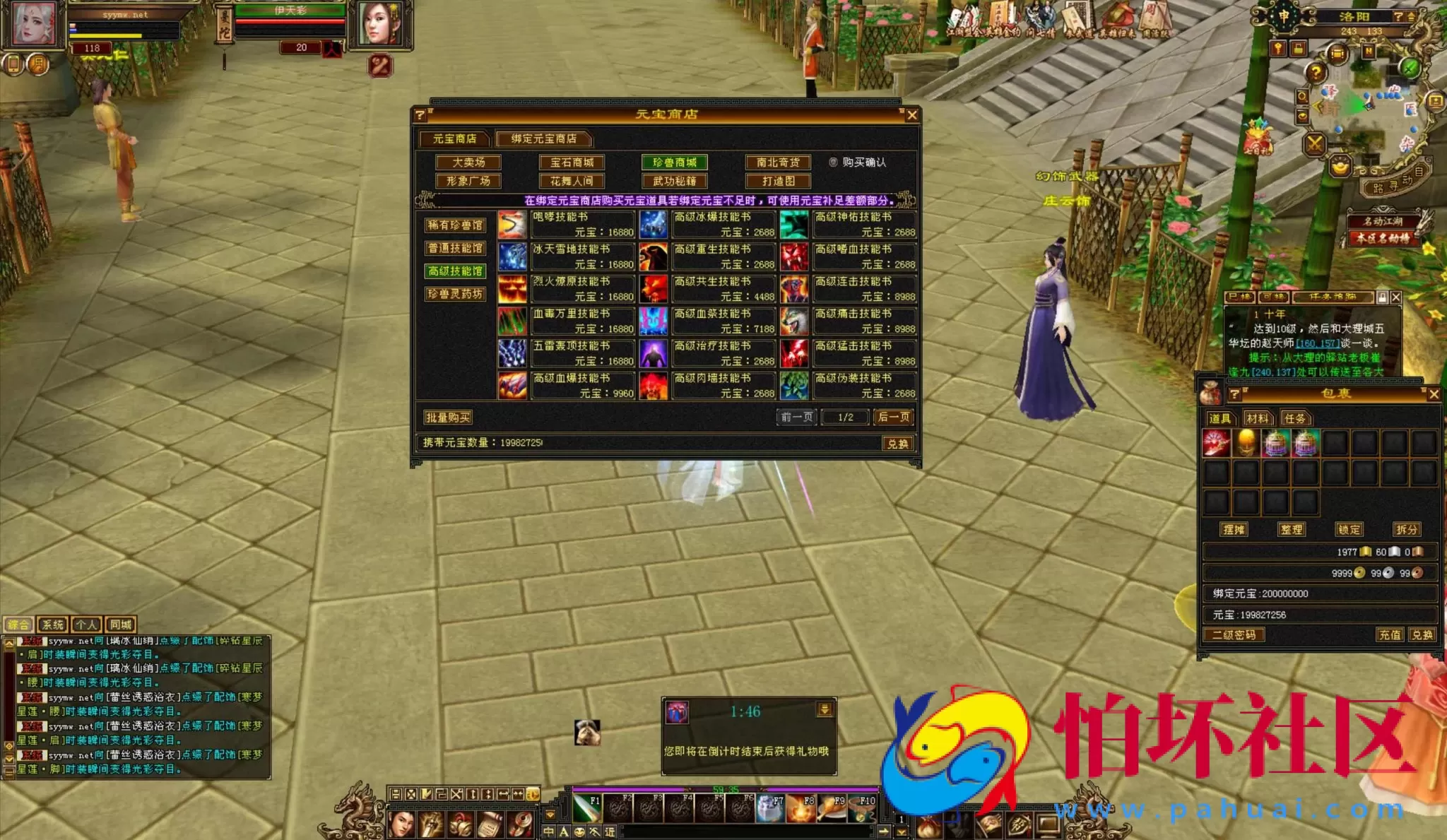This screenshot has height=840, width=1447.
Task: Open the 材料 tab in the backpack
Action: (x=1259, y=419)
